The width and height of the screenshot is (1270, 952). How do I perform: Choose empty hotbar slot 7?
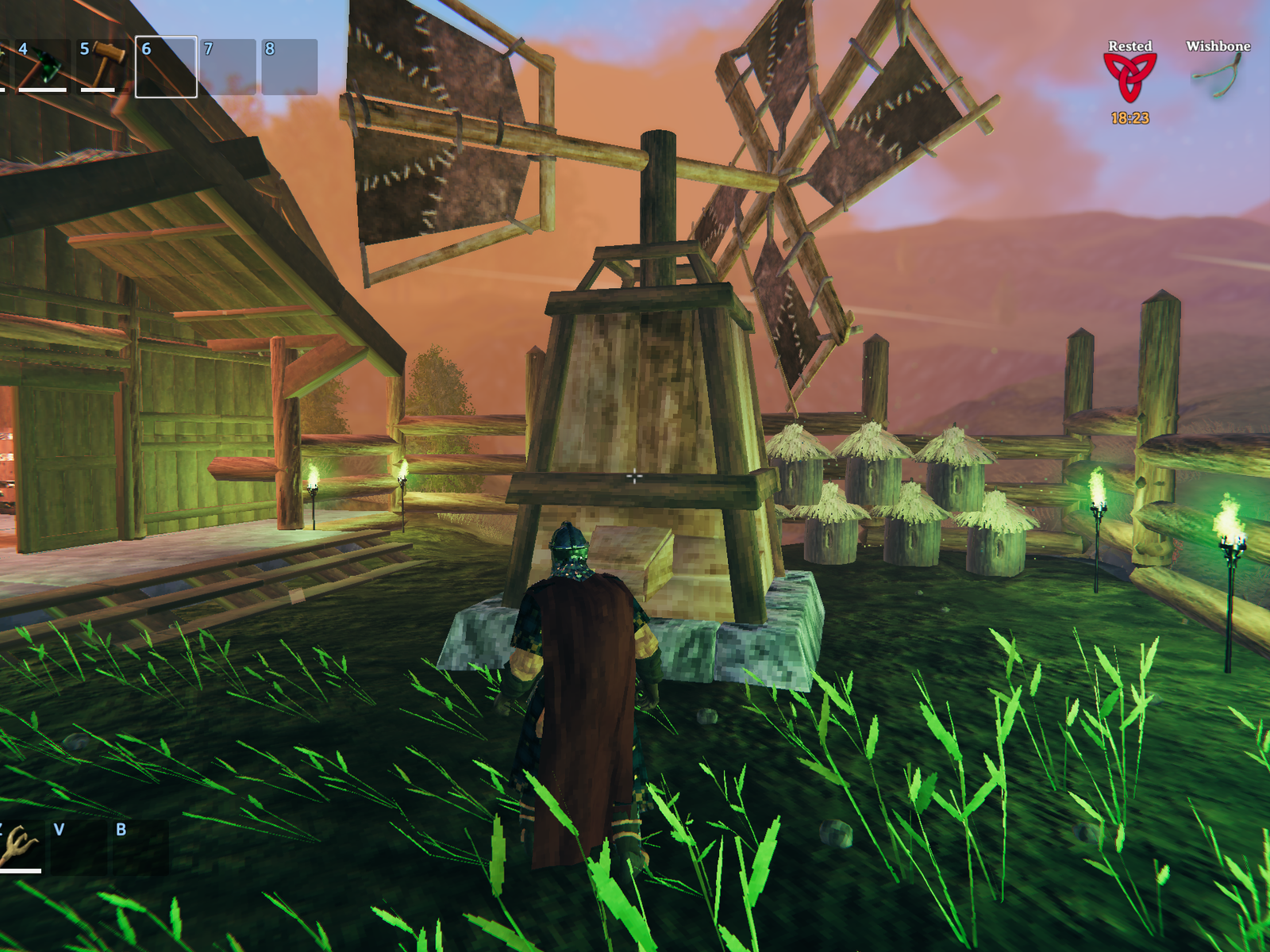coord(228,67)
